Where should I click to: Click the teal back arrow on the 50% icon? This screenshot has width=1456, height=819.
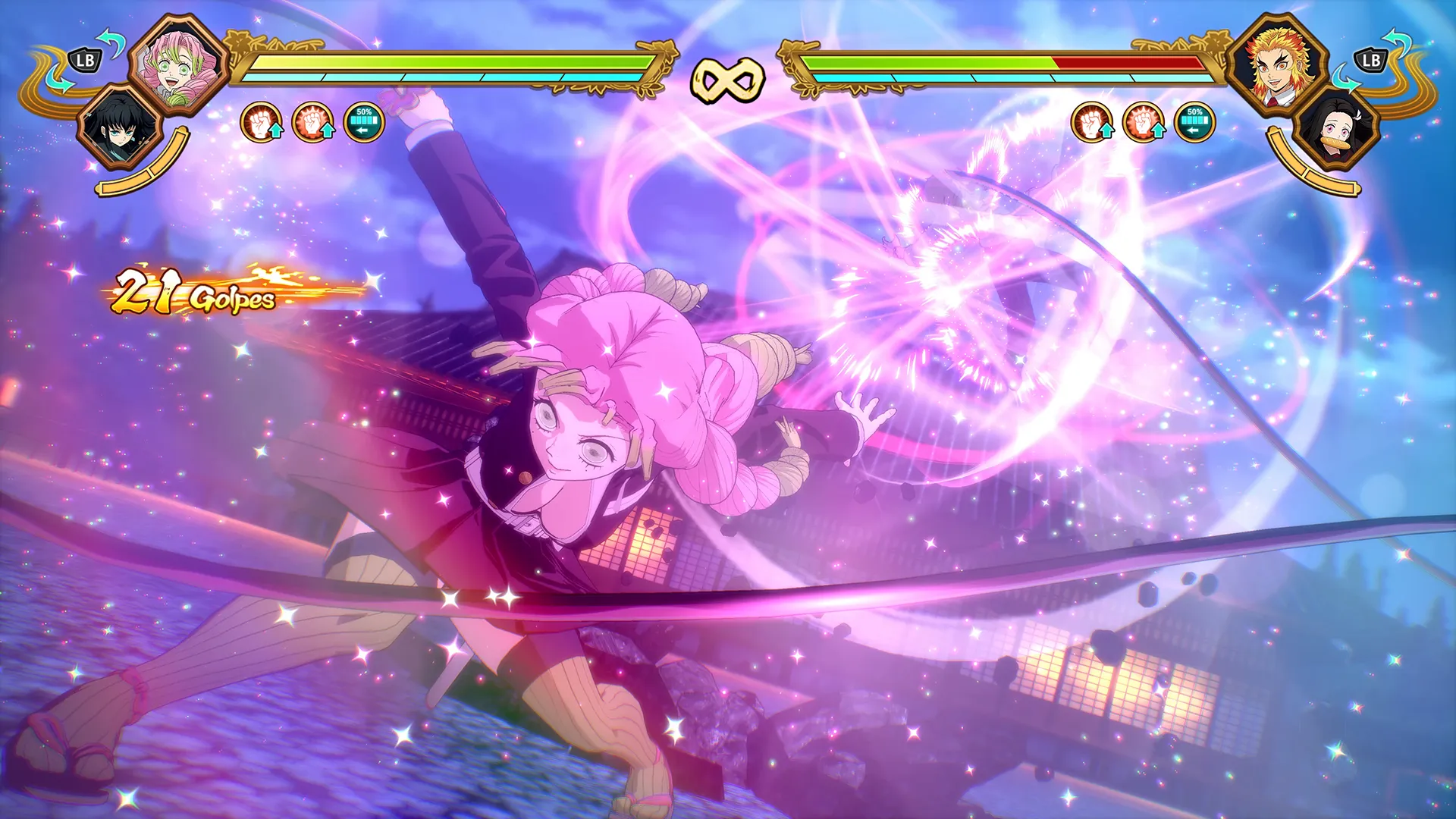(x=362, y=129)
